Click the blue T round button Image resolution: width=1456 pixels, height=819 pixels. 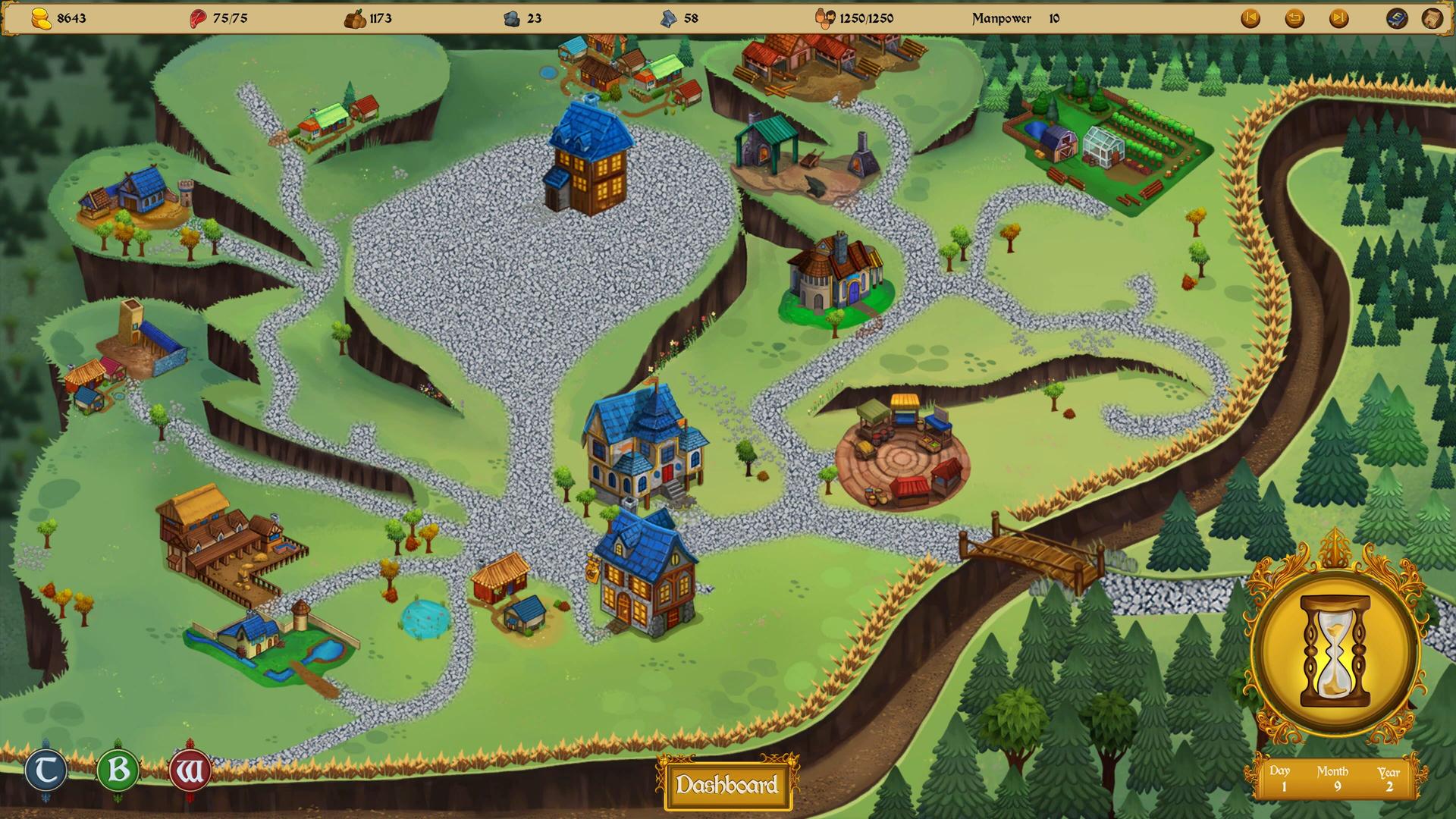pyautogui.click(x=45, y=771)
